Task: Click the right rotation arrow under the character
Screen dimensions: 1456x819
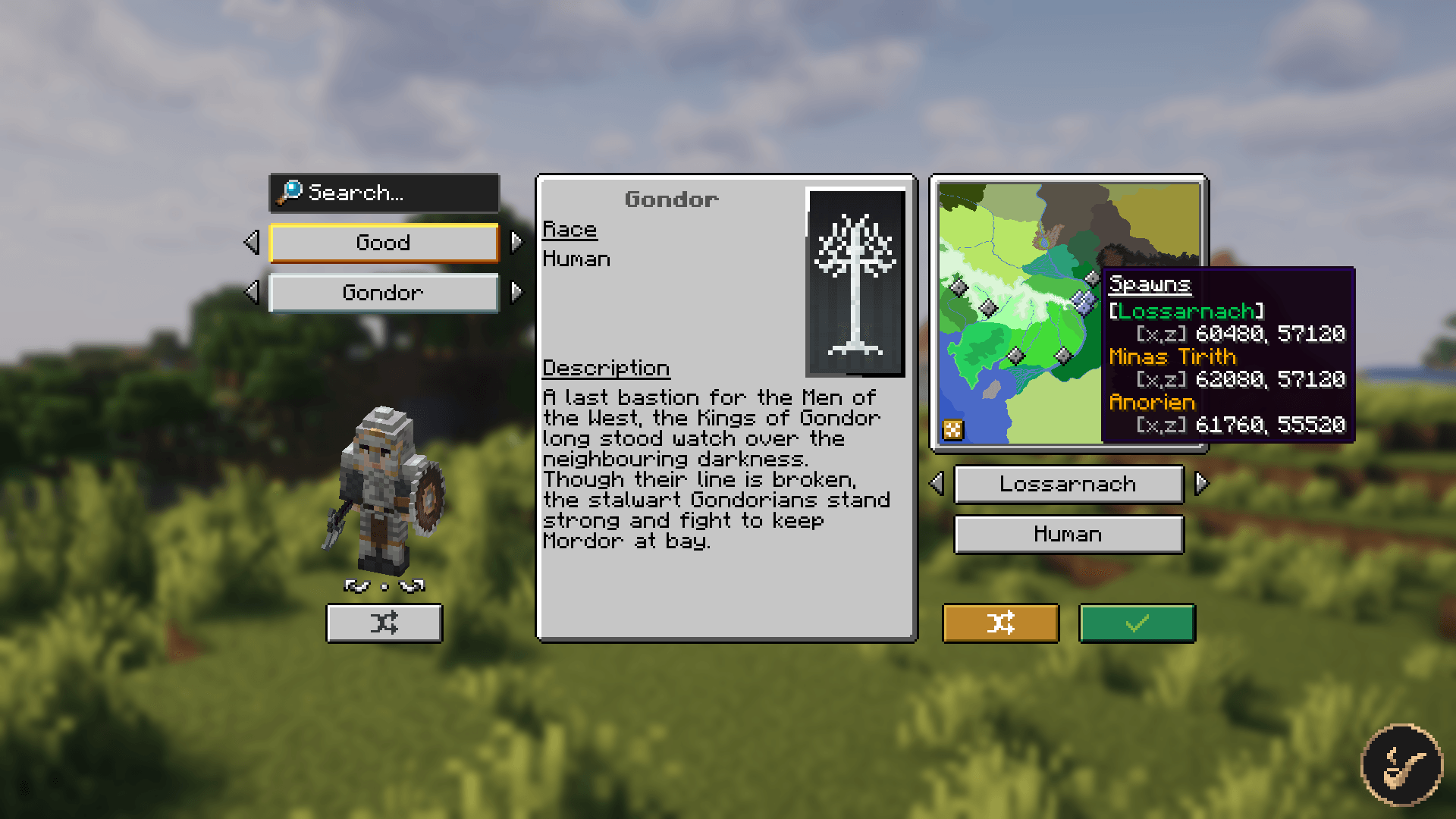Action: pos(413,584)
